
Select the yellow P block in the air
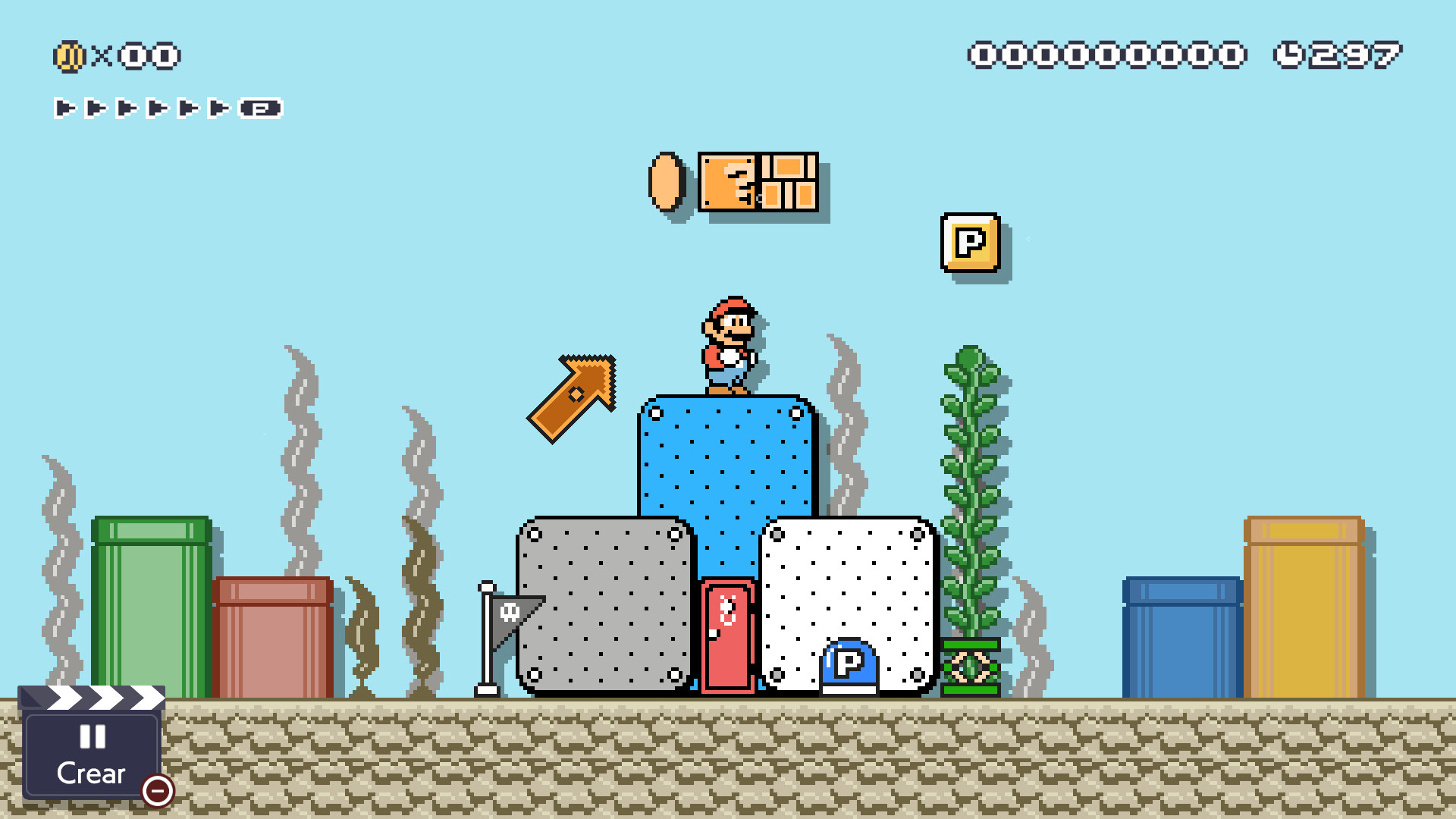click(970, 243)
